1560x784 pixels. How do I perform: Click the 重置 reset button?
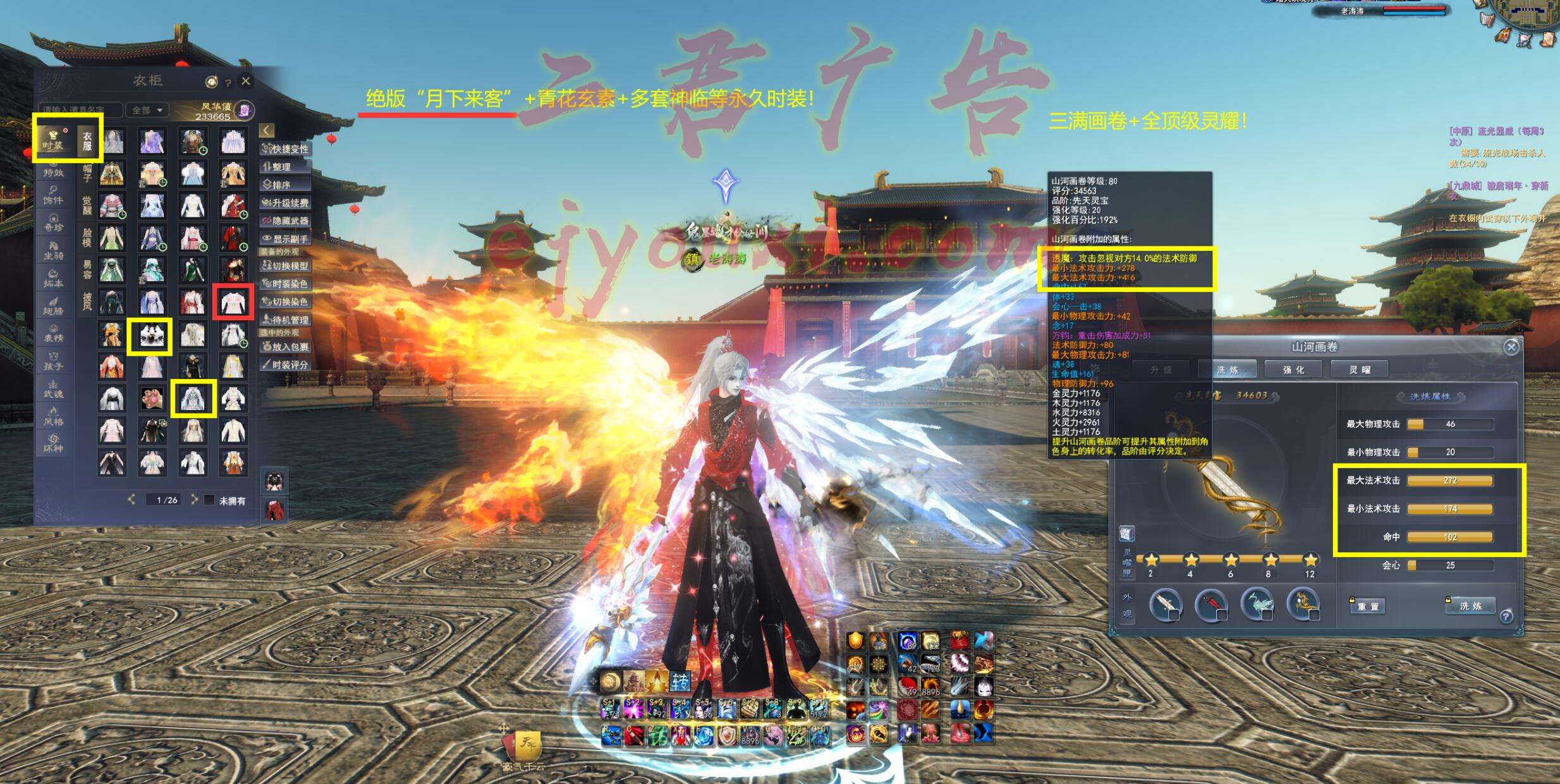(1368, 606)
